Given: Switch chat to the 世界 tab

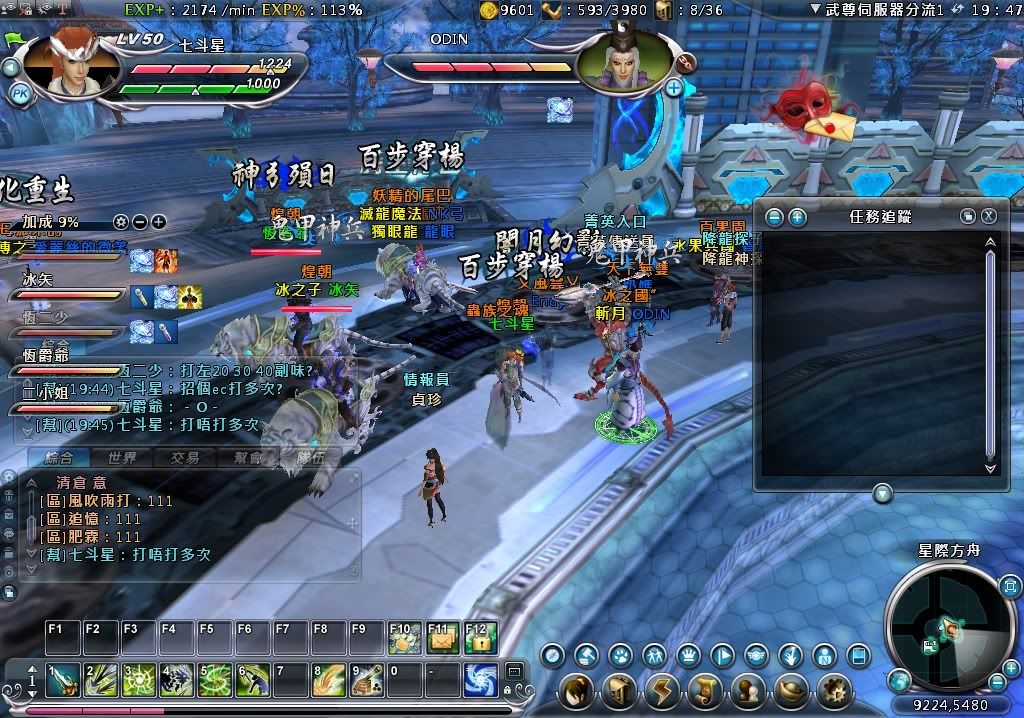Looking at the screenshot, I should (x=122, y=458).
